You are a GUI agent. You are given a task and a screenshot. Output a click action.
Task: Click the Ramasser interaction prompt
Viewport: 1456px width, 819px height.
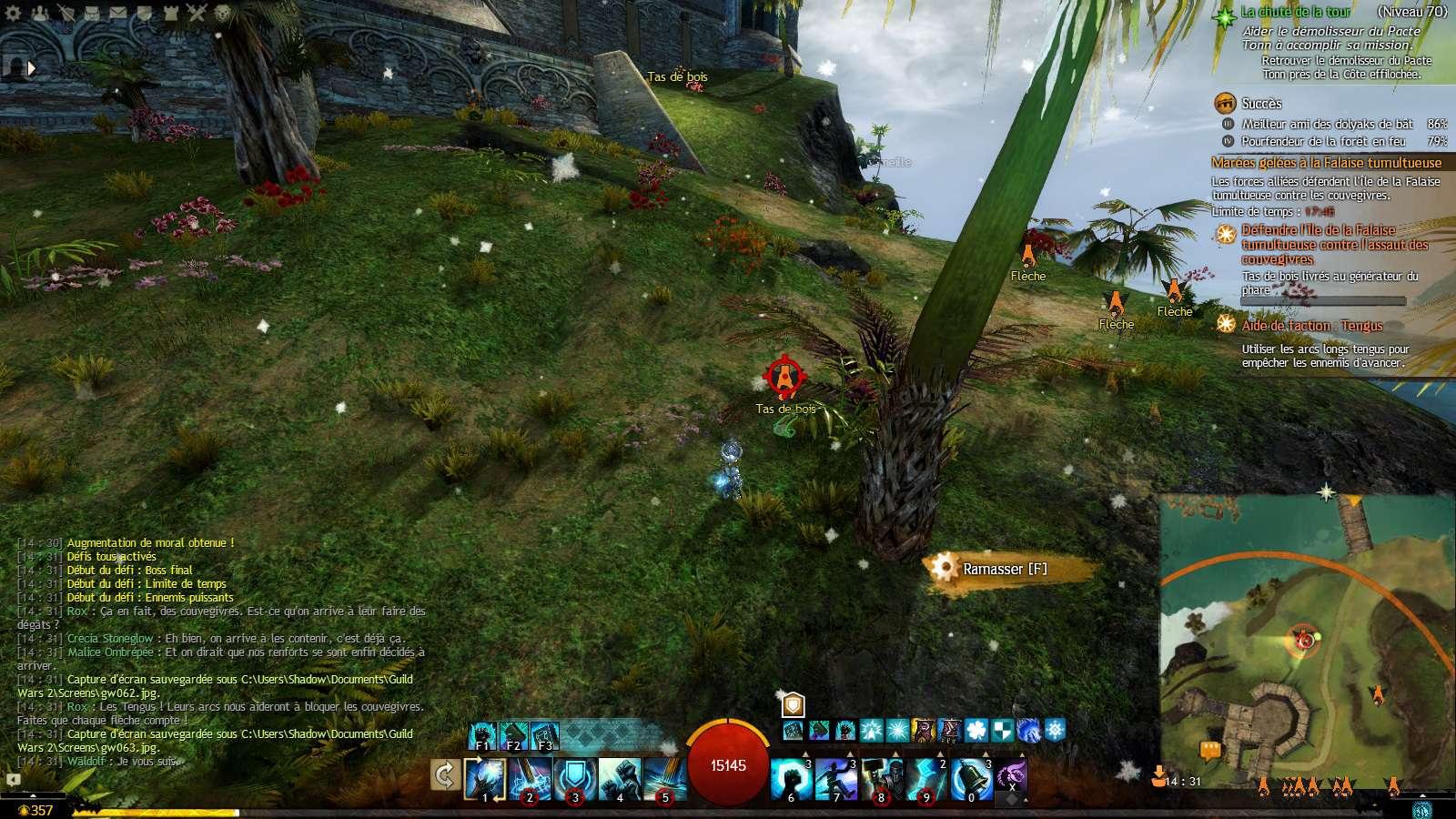(1005, 569)
